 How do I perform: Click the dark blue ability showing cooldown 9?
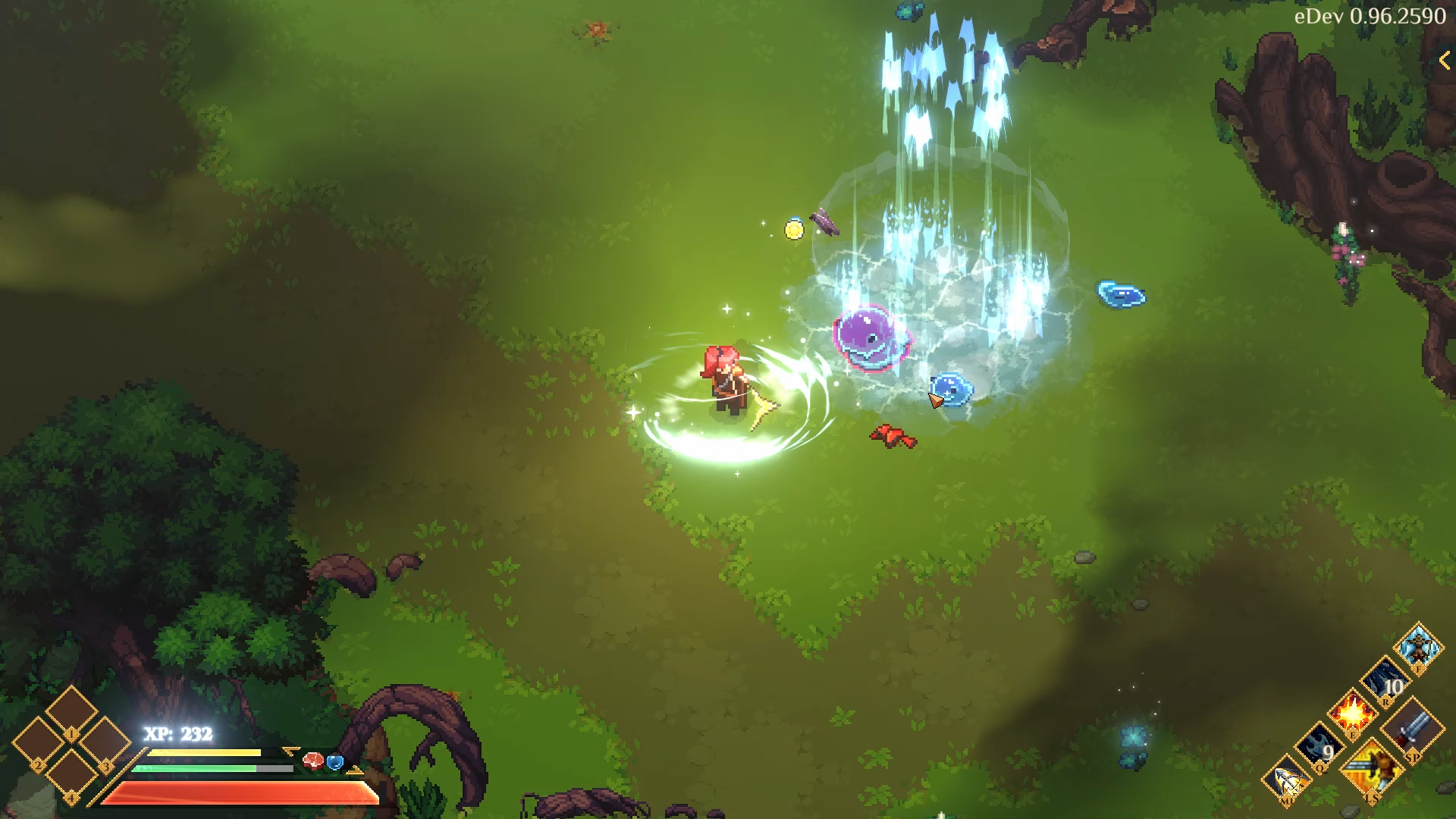[x=1320, y=748]
